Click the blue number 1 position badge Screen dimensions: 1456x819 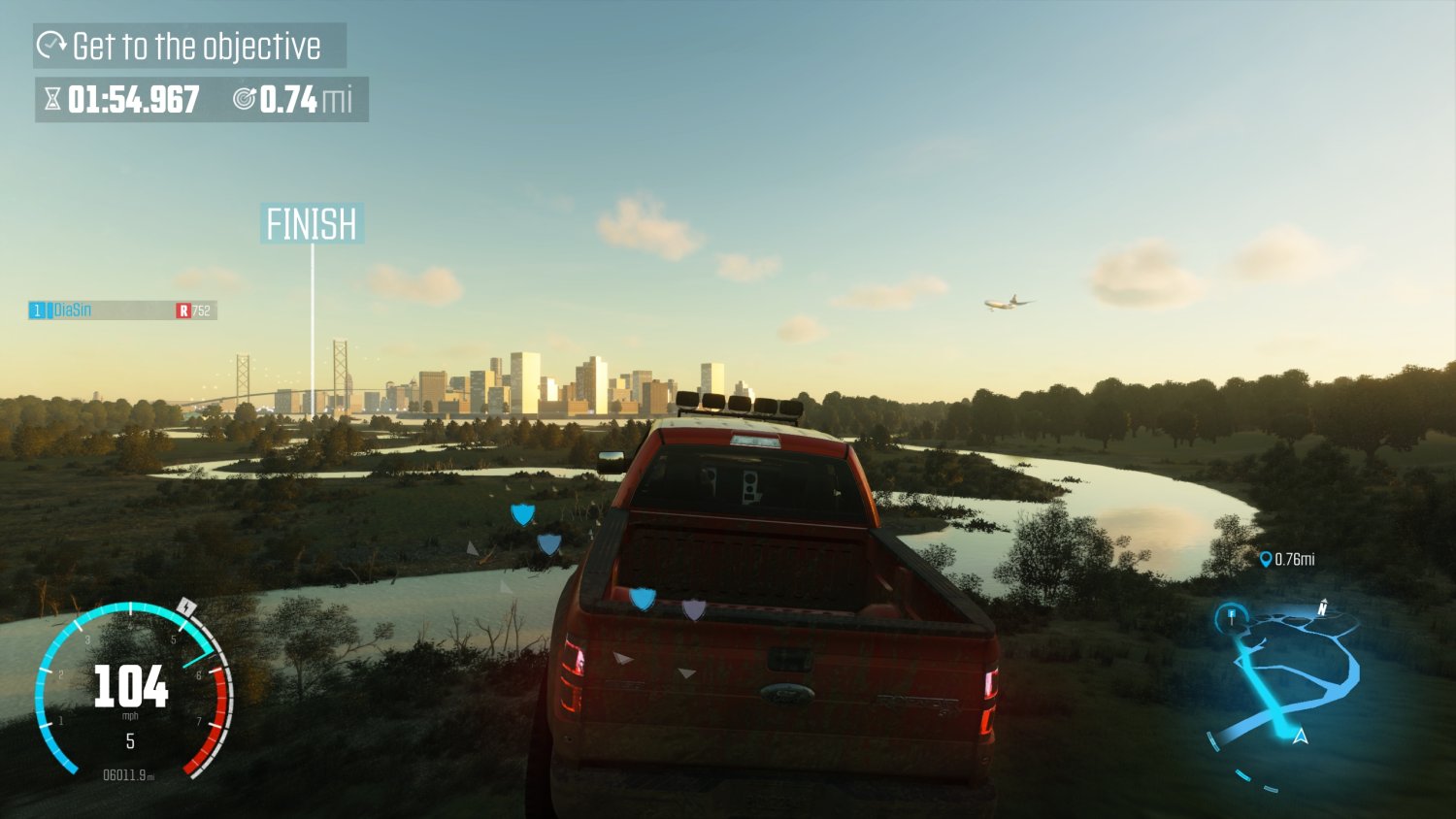coord(35,310)
